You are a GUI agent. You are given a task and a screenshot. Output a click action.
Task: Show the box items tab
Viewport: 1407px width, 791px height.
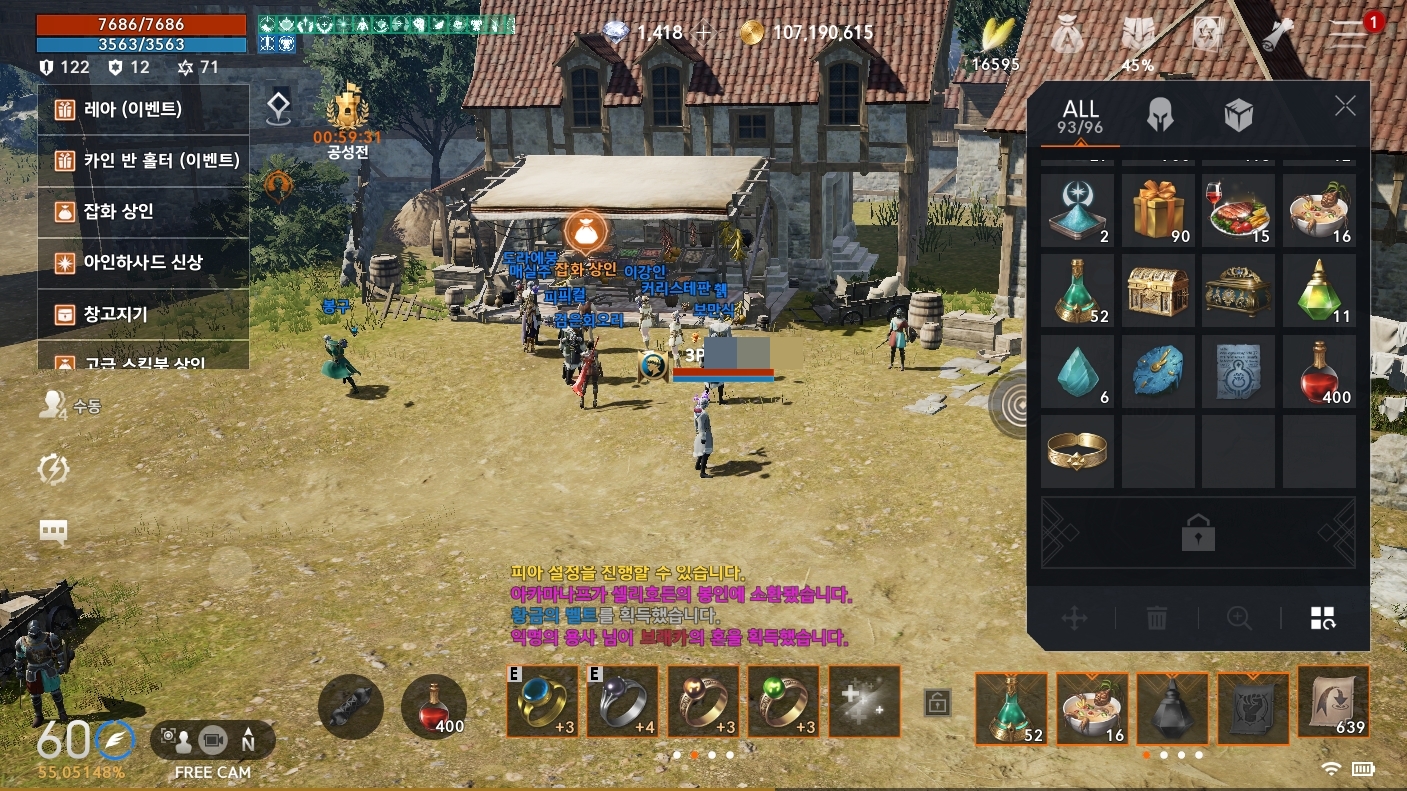1239,116
